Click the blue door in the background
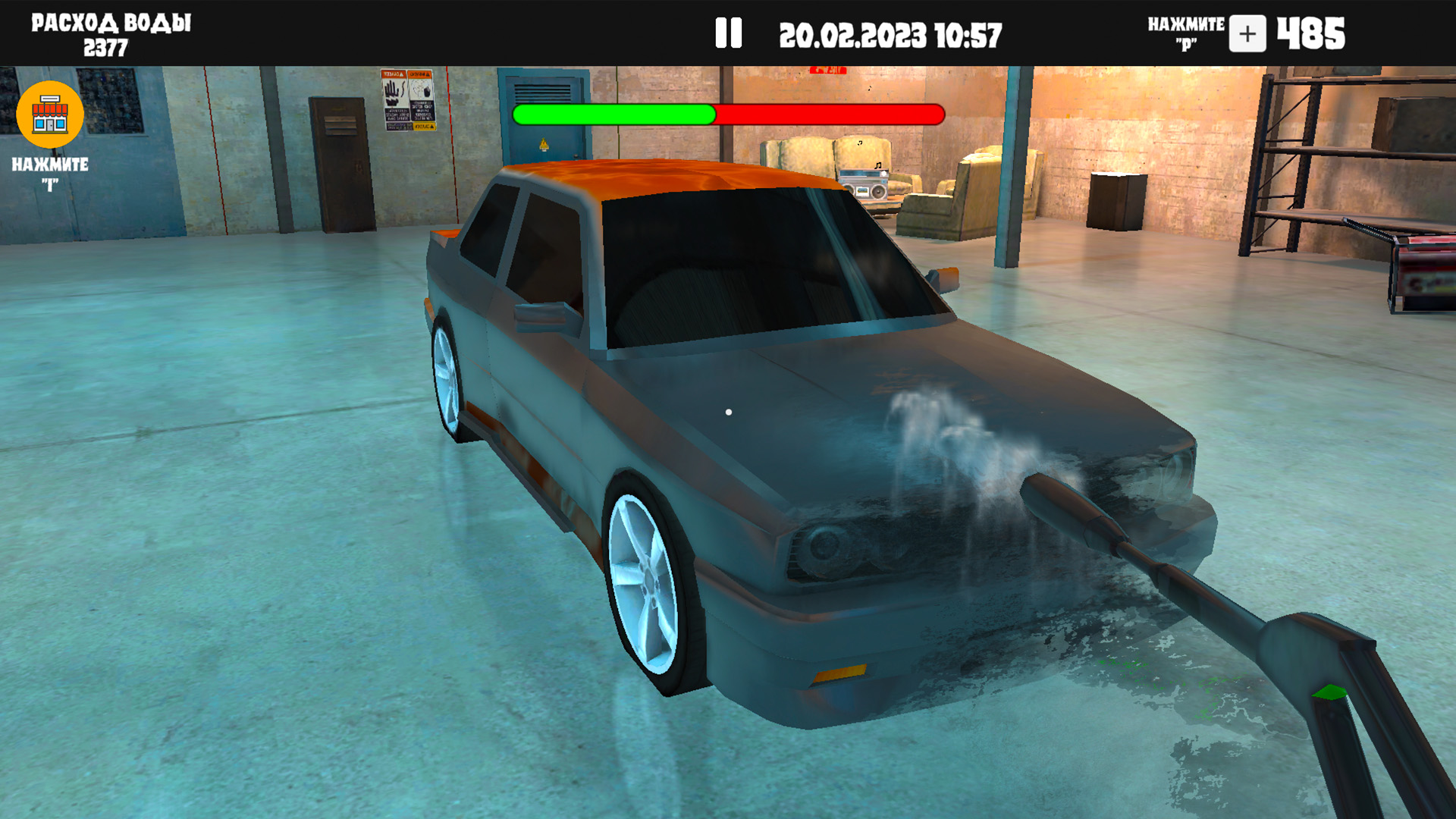The width and height of the screenshot is (1456, 819). (x=542, y=144)
